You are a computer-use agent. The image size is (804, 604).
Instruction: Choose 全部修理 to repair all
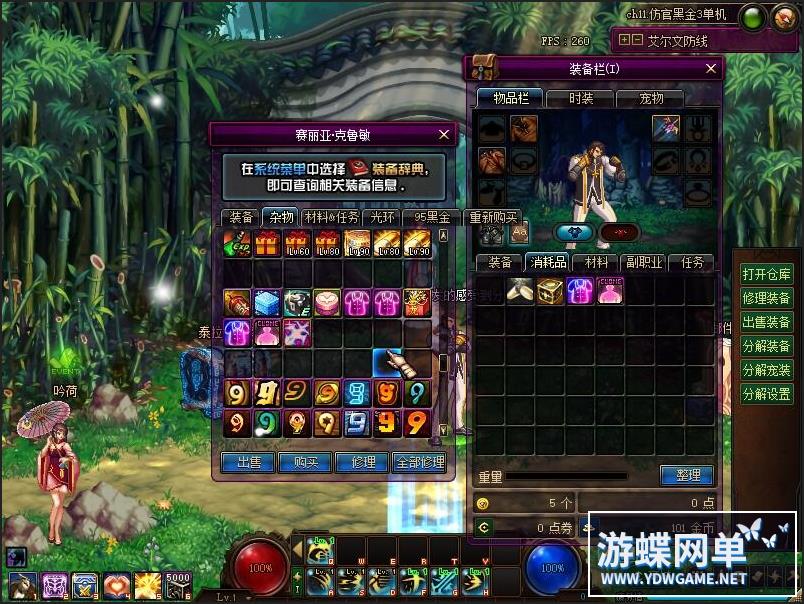(419, 462)
